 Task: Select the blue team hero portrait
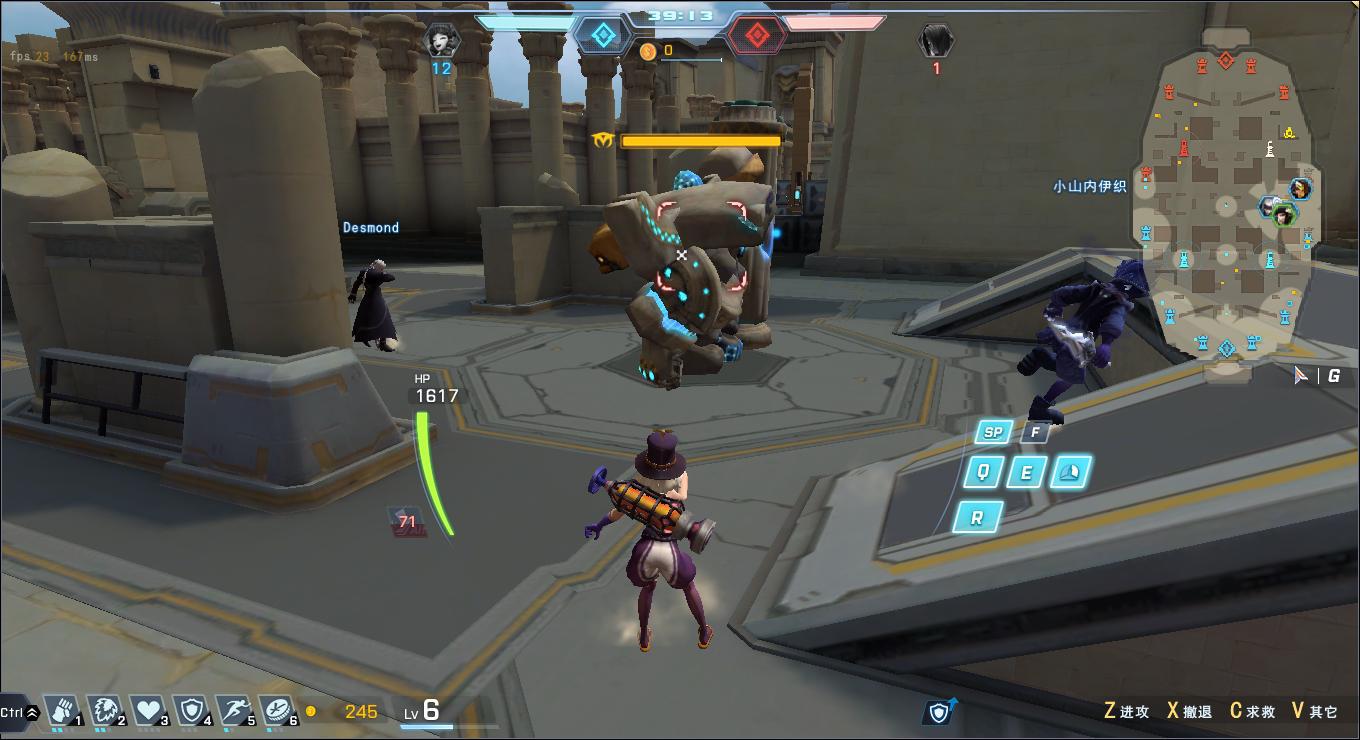pos(441,41)
